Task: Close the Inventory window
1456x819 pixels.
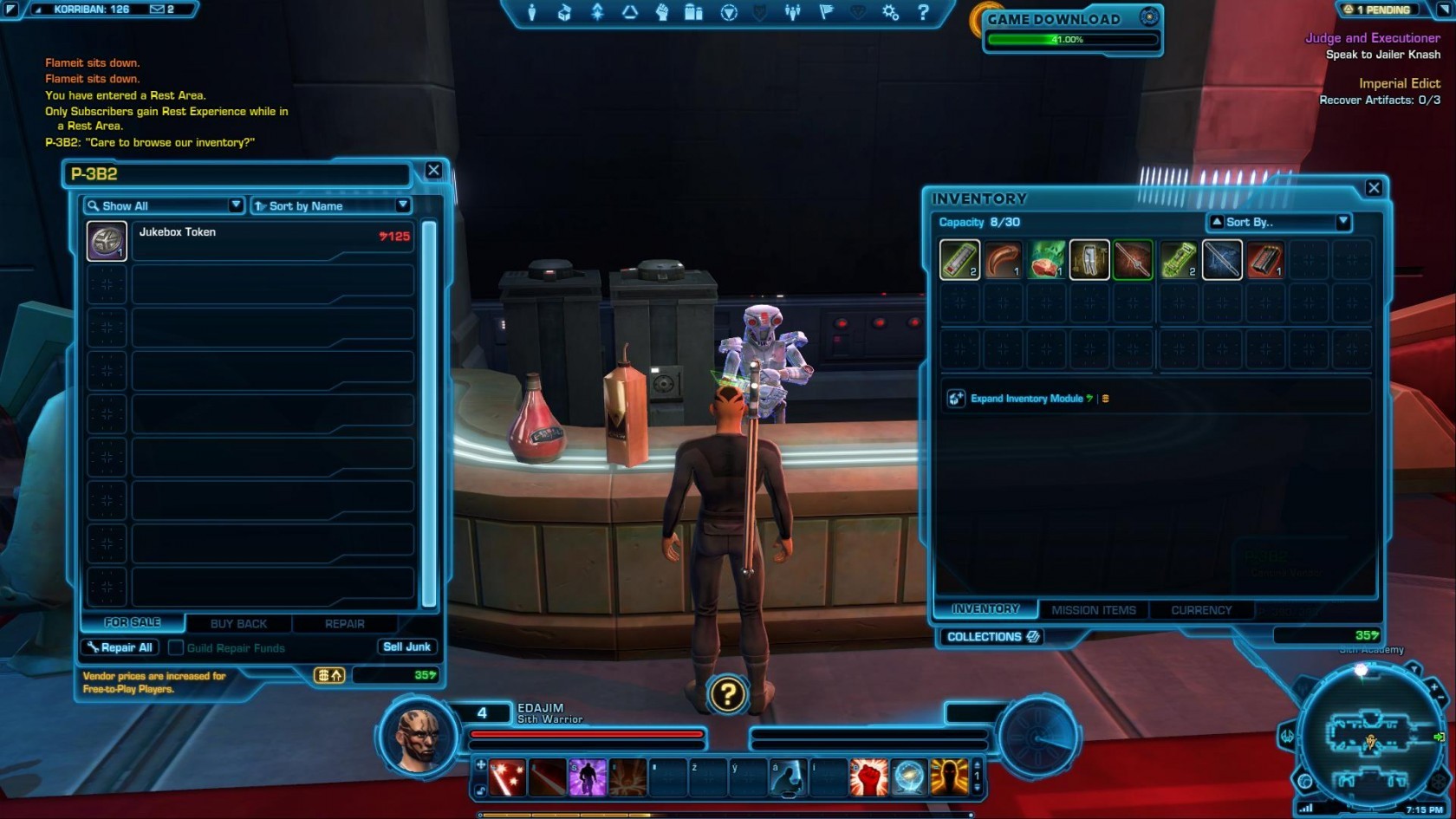Action: coord(1374,188)
